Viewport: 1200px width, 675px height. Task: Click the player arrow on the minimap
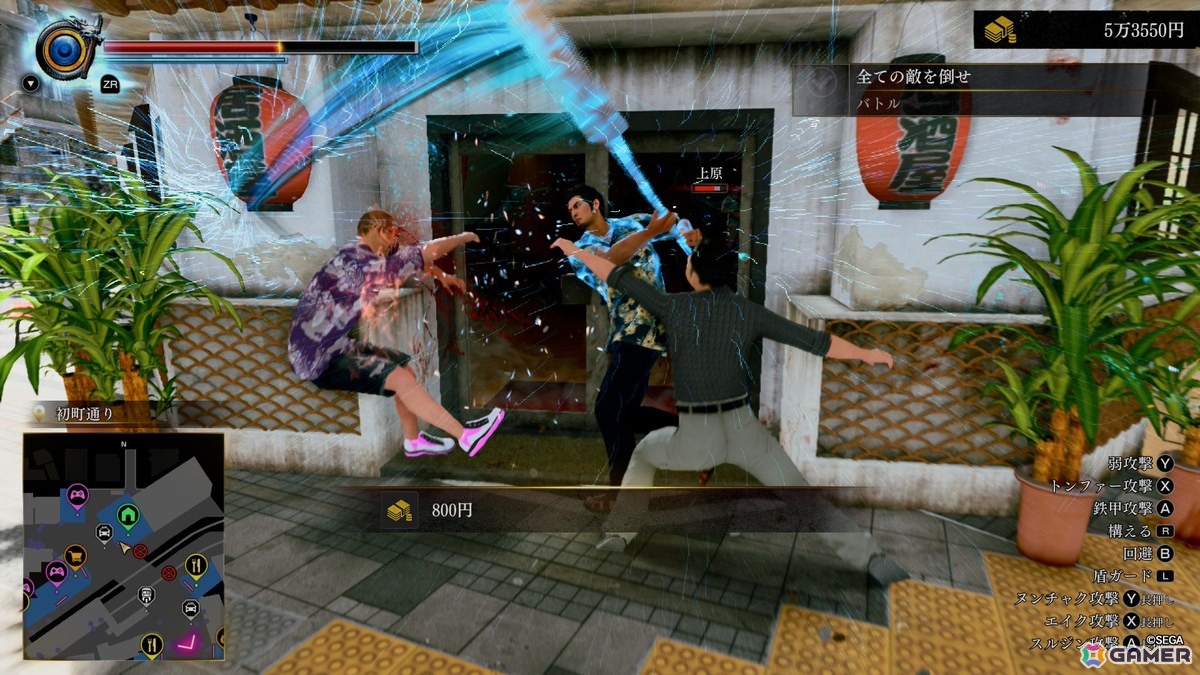coord(124,549)
